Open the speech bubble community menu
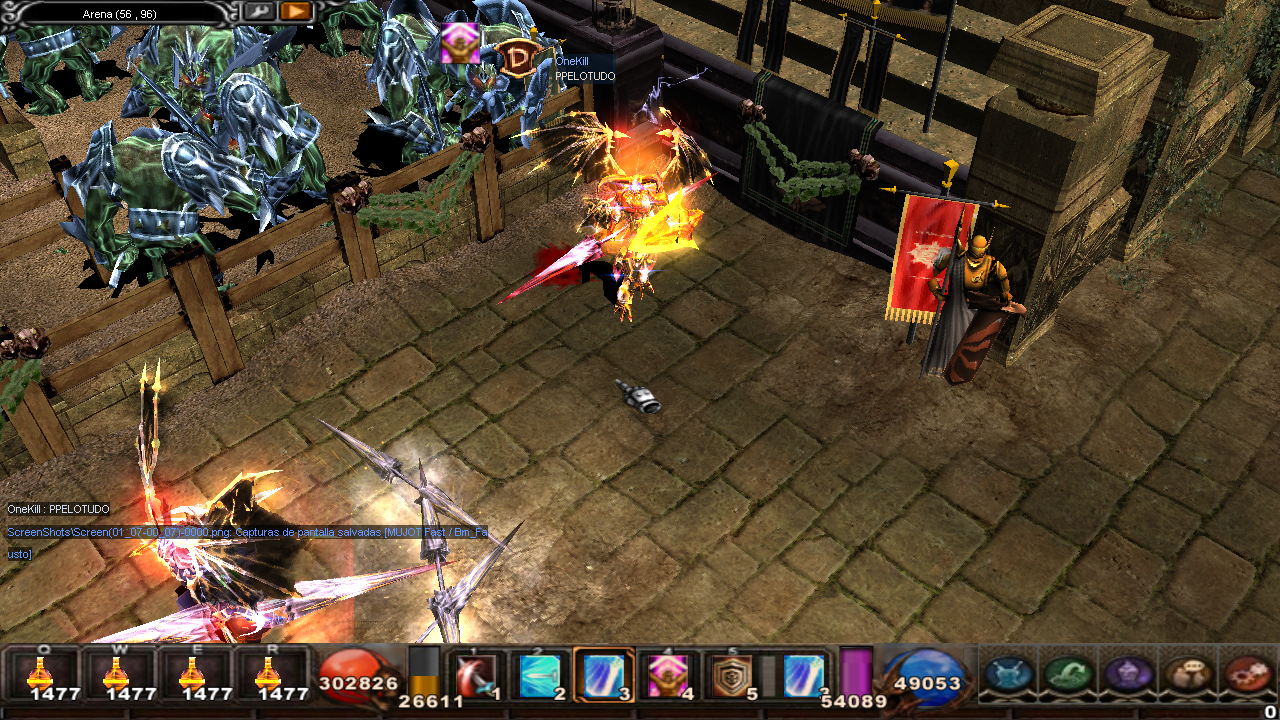The image size is (1280, 720). point(1189,673)
